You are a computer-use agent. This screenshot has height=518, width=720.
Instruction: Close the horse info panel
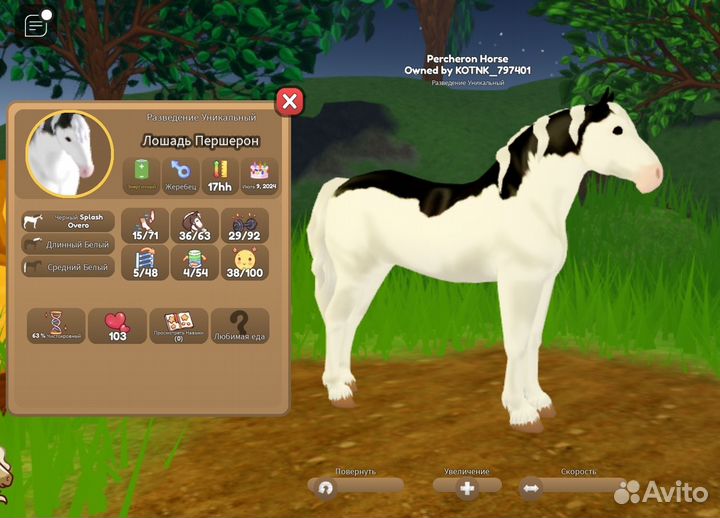point(289,101)
